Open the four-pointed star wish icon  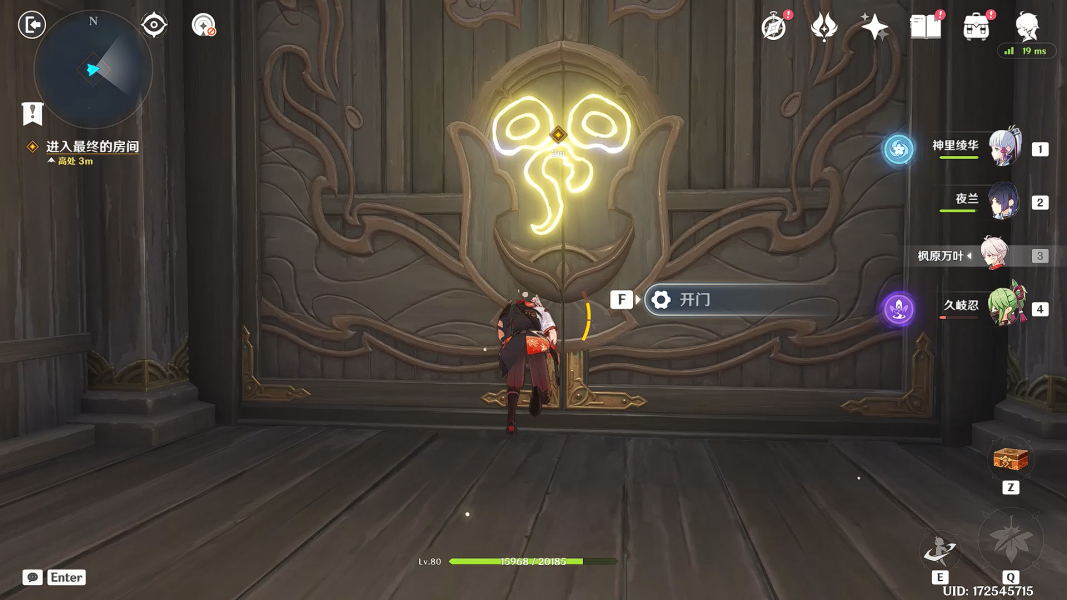[875, 27]
